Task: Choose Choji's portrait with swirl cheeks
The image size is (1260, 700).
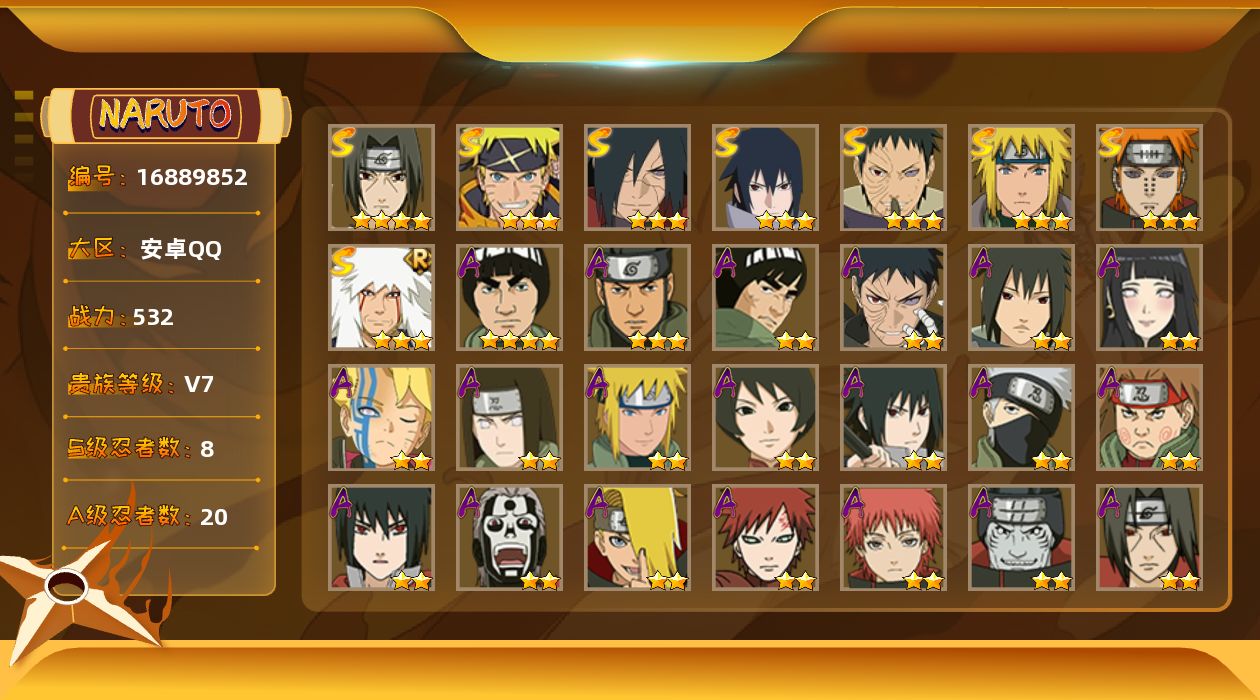Action: pyautogui.click(x=1149, y=418)
